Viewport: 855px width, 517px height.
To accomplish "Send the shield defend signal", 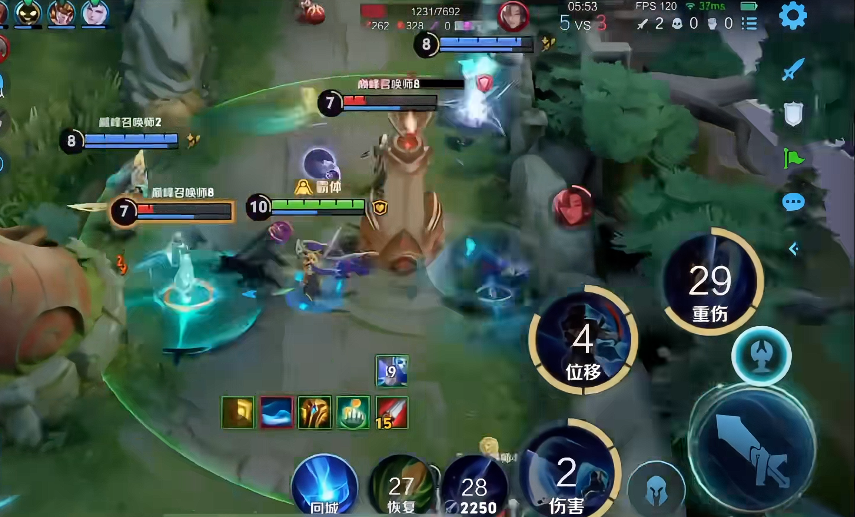I will [793, 114].
